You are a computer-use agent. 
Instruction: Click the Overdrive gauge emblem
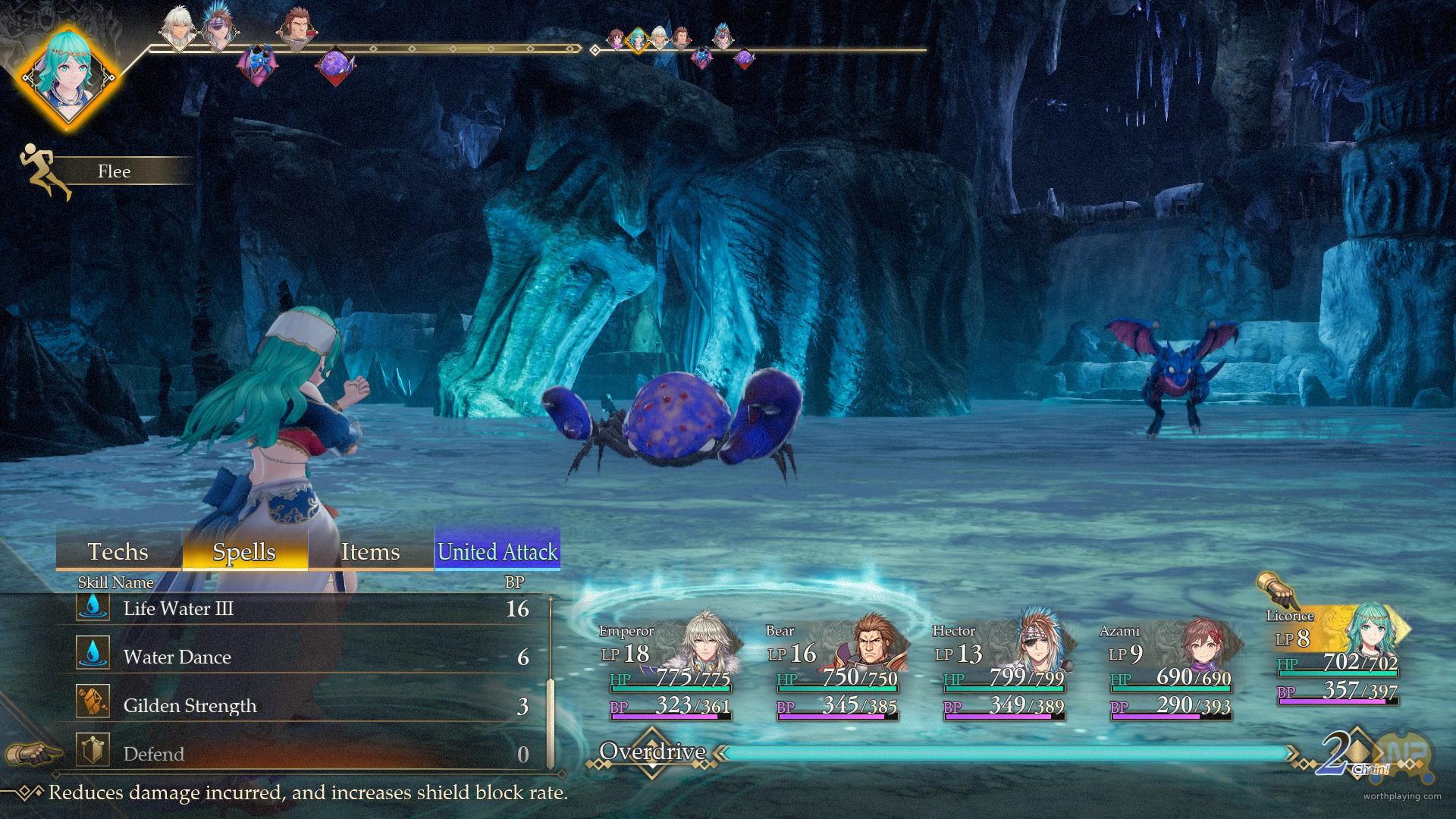click(x=652, y=752)
